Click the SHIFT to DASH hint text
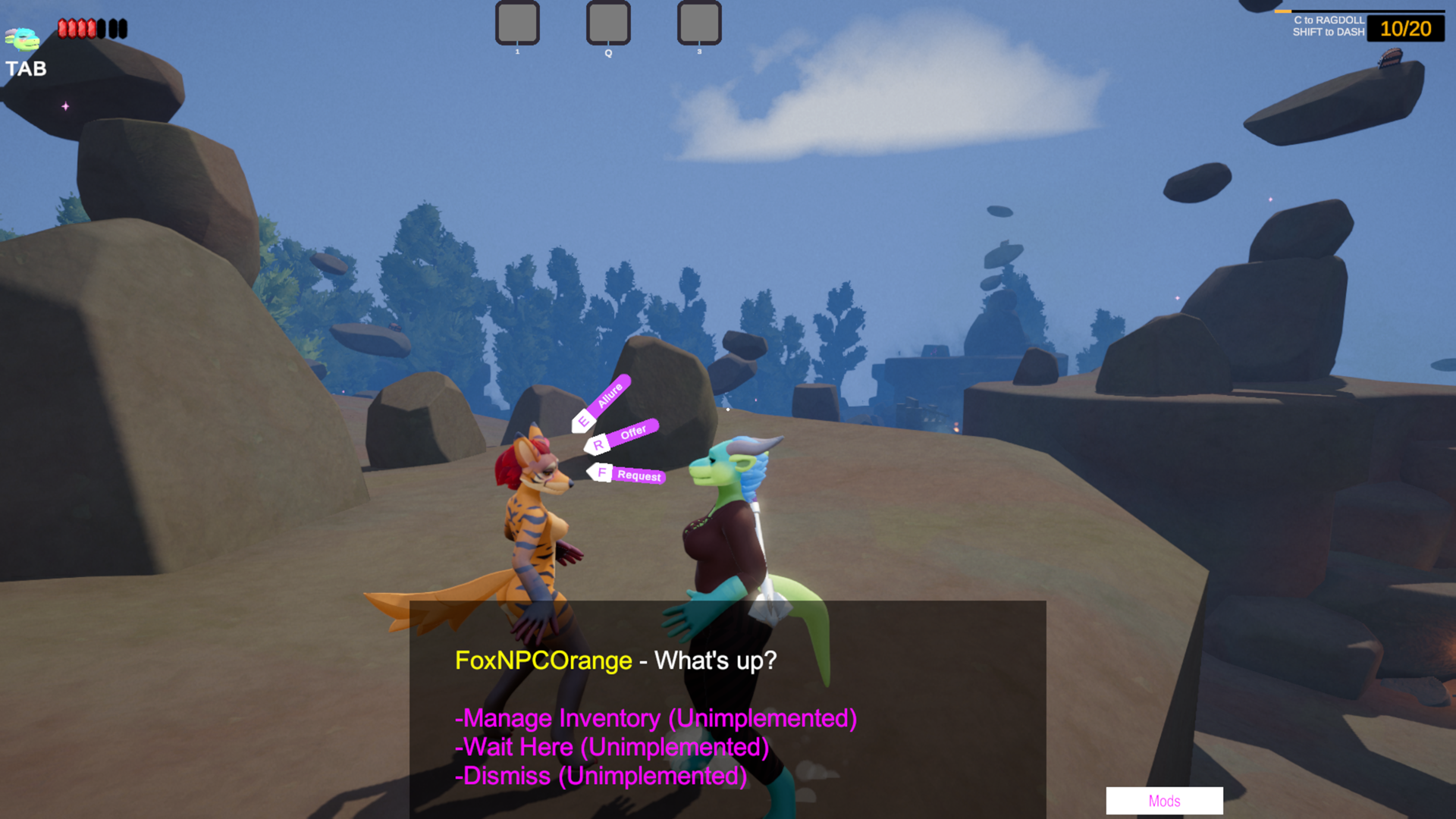 tap(1328, 31)
